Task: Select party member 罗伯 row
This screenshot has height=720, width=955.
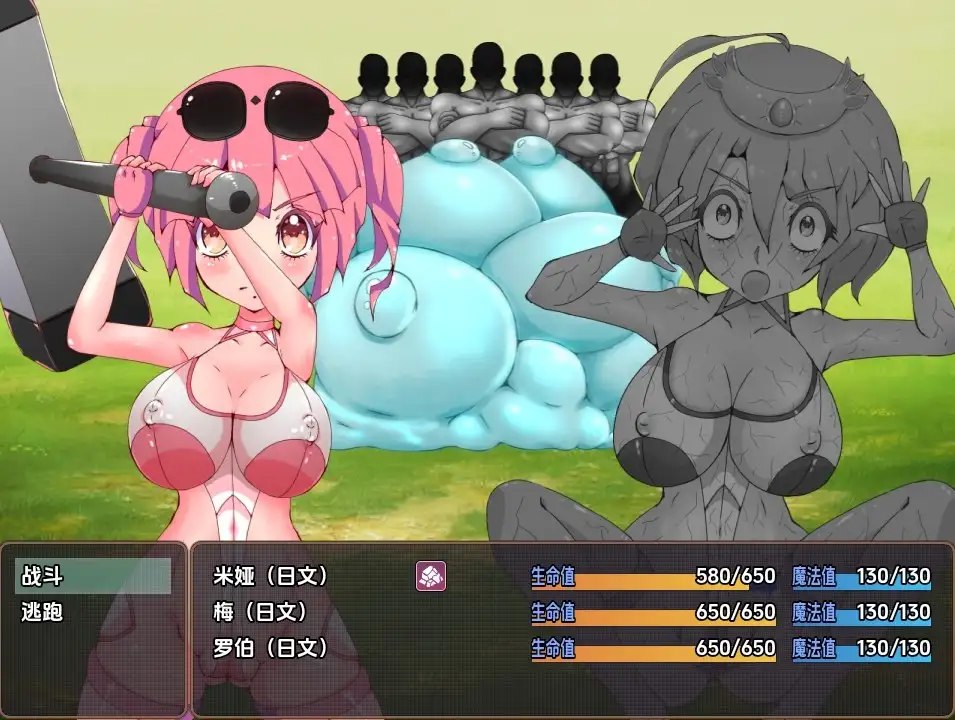Action: pos(271,647)
